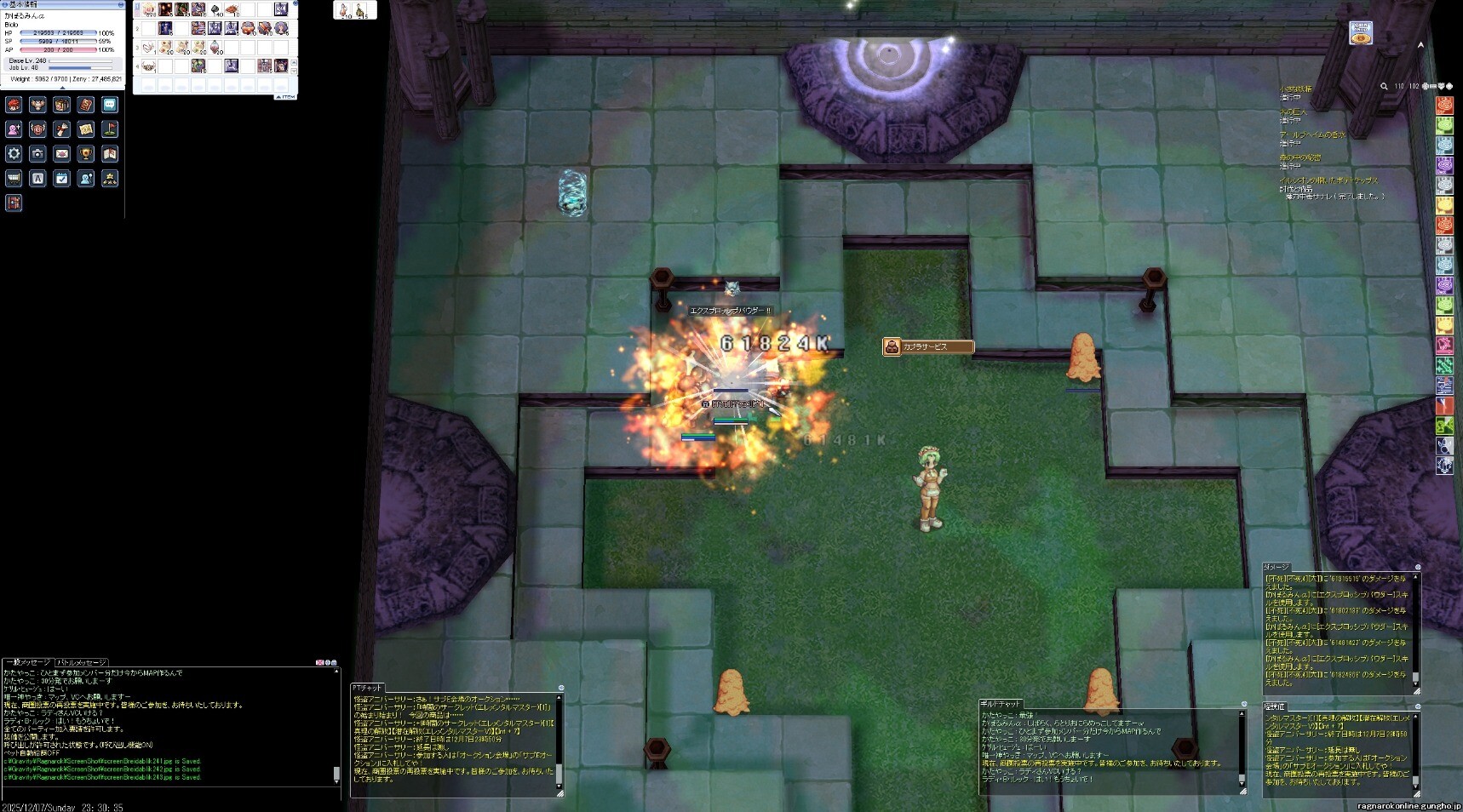
Task: Click the camera screenshot menu icon
Action: (x=37, y=154)
